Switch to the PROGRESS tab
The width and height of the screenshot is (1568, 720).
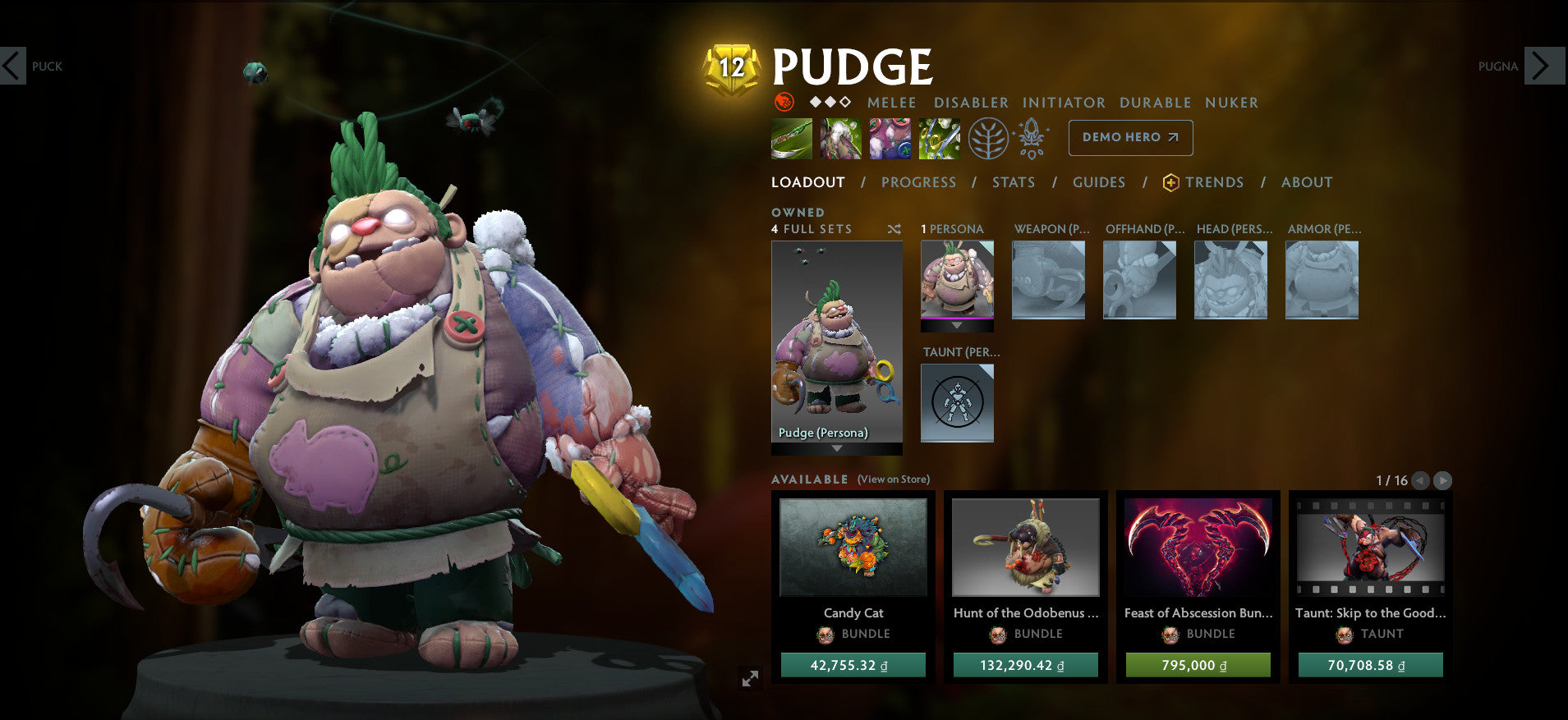pos(918,182)
